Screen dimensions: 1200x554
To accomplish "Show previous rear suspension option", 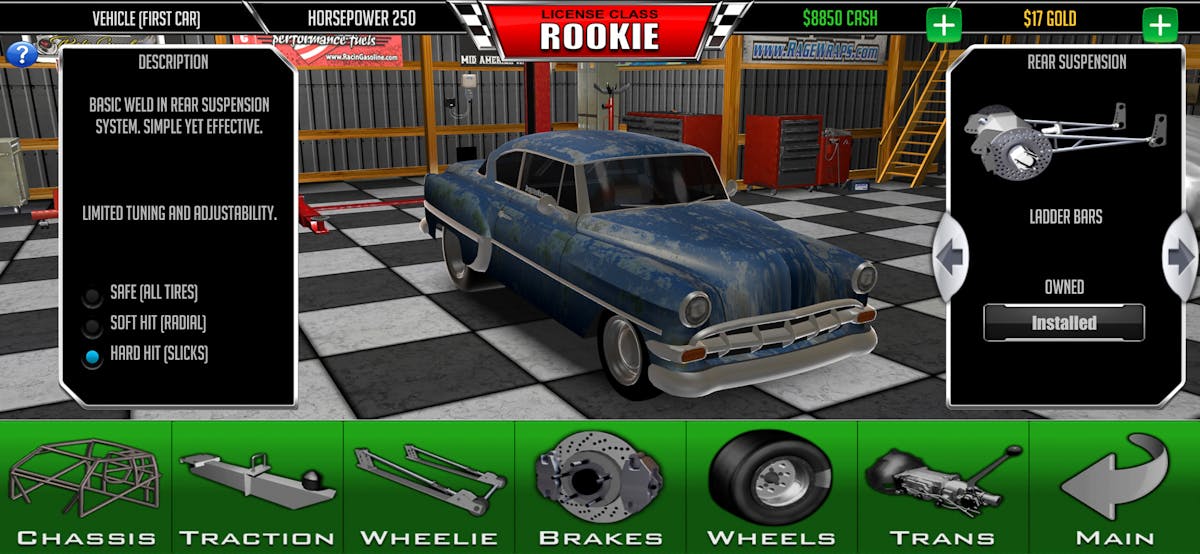I will point(950,257).
